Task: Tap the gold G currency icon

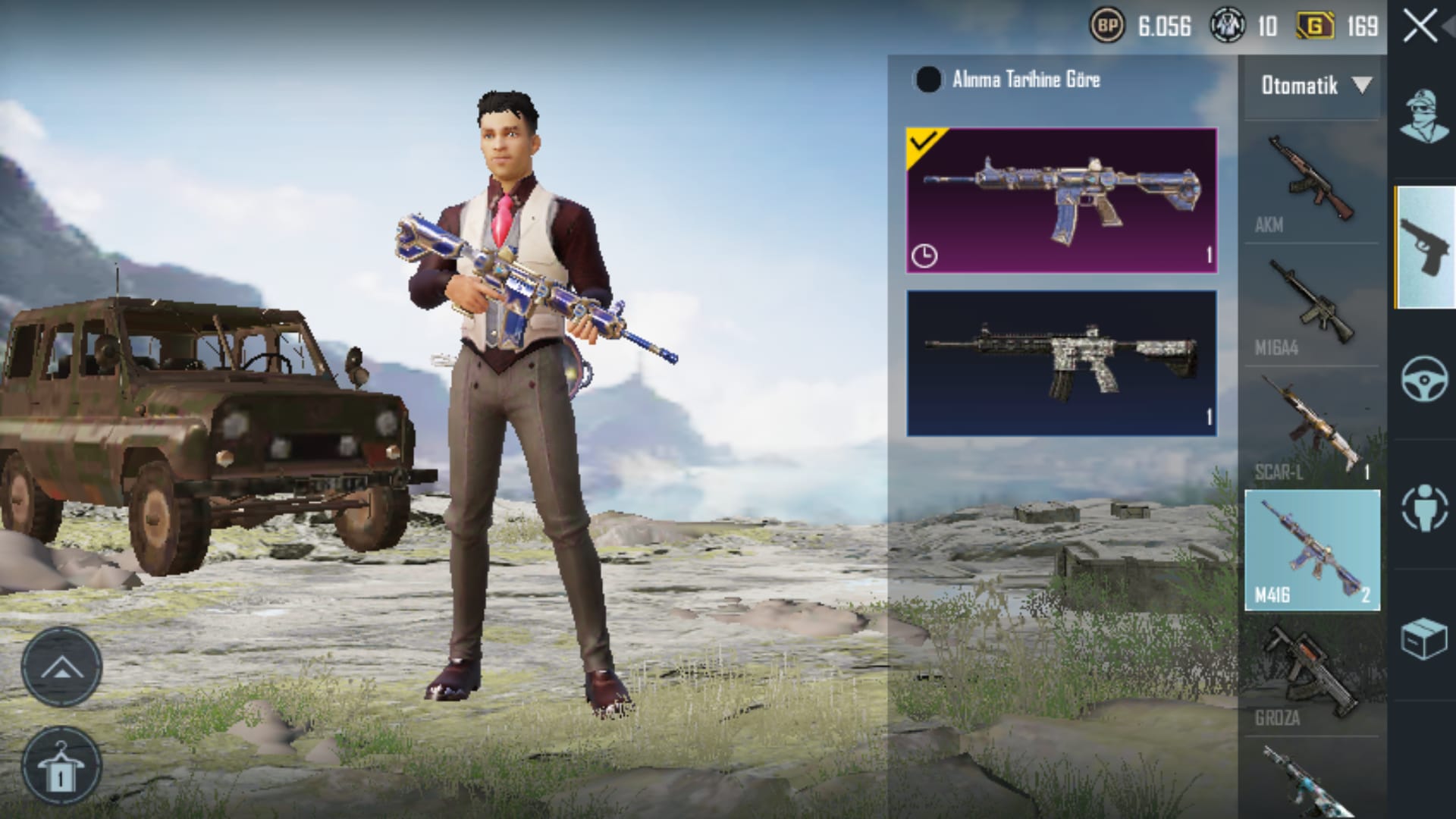Action: tap(1315, 27)
